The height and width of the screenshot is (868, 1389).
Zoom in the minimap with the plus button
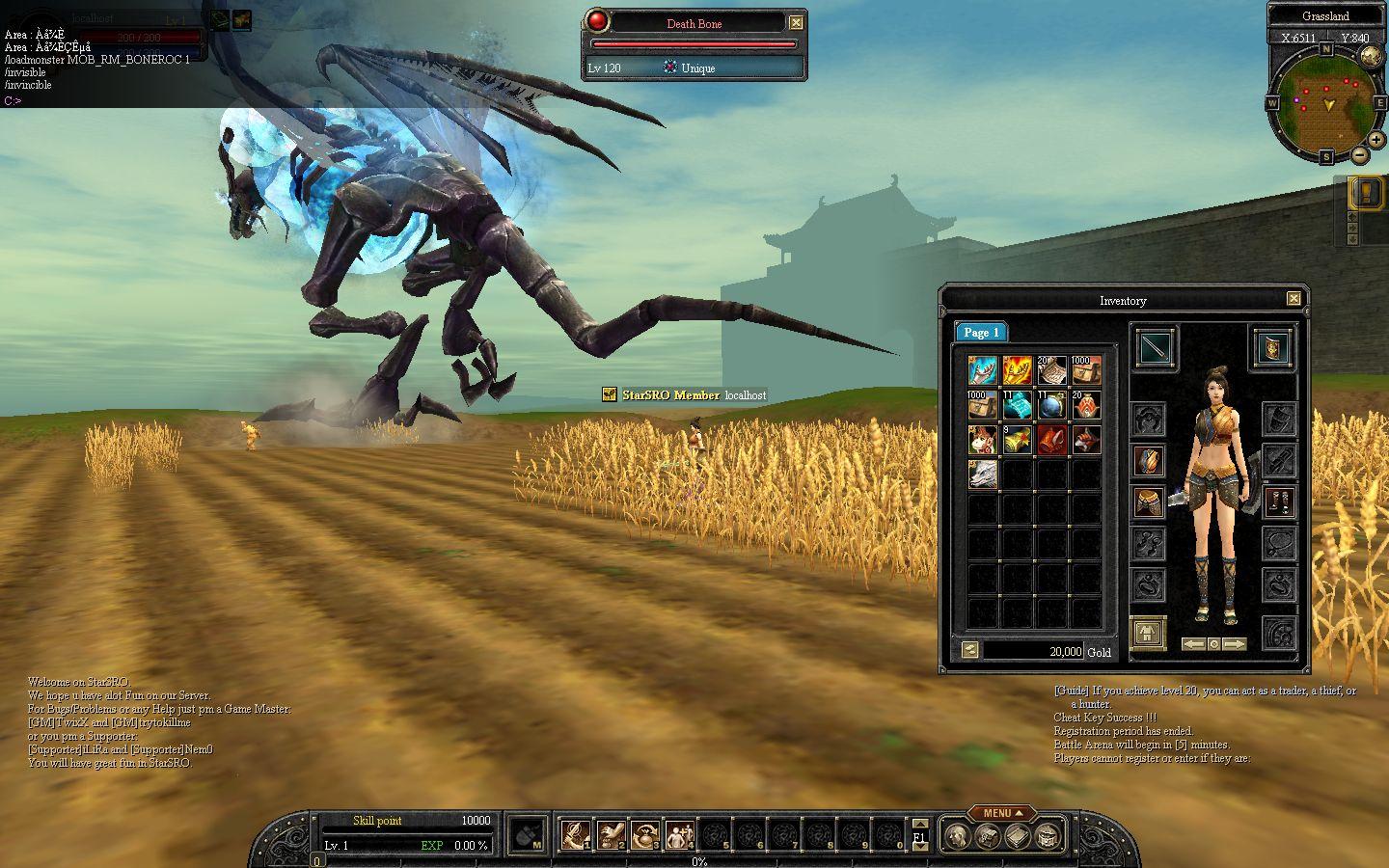coord(1376,140)
